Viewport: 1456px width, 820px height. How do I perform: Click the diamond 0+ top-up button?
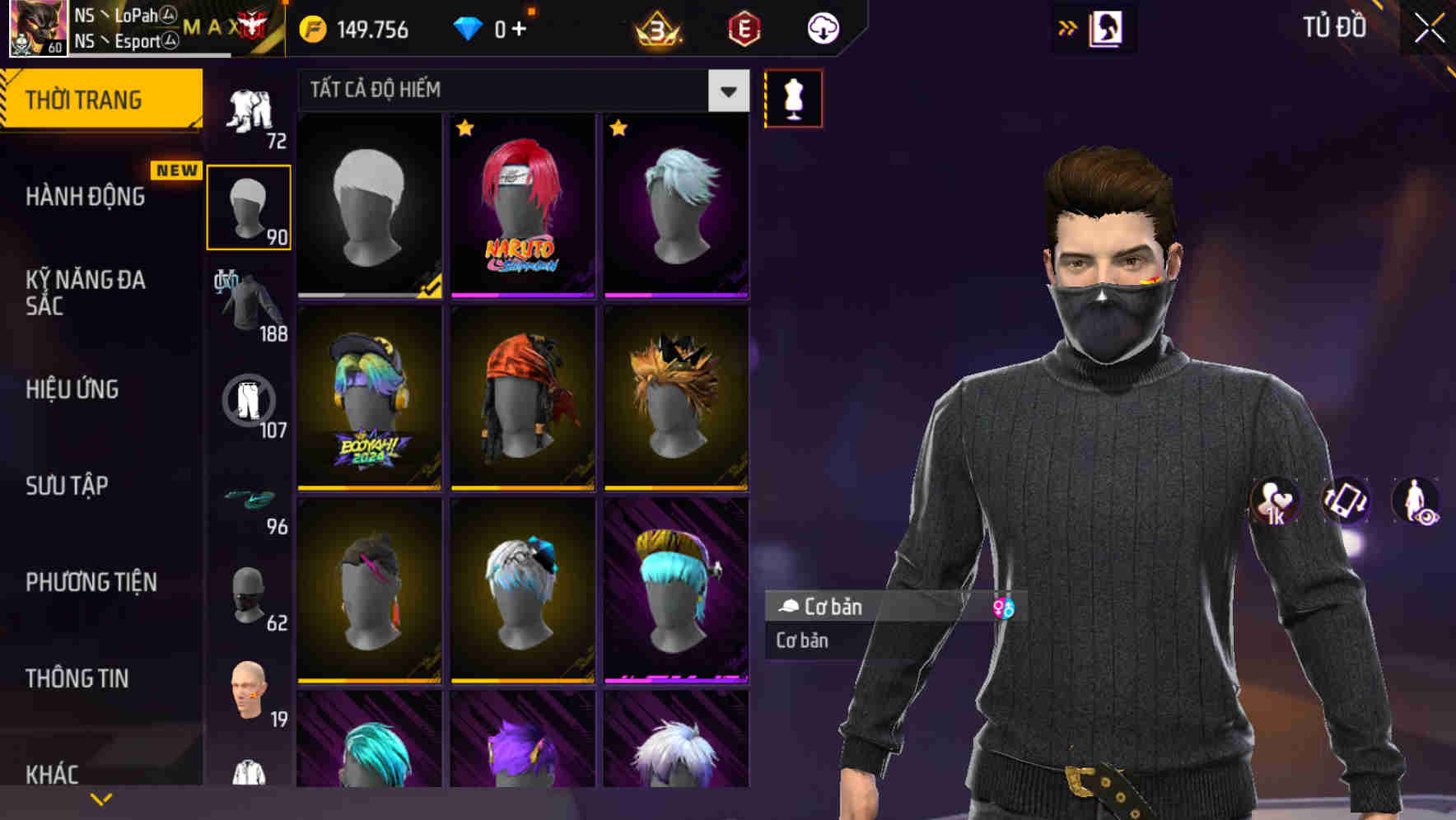[494, 27]
